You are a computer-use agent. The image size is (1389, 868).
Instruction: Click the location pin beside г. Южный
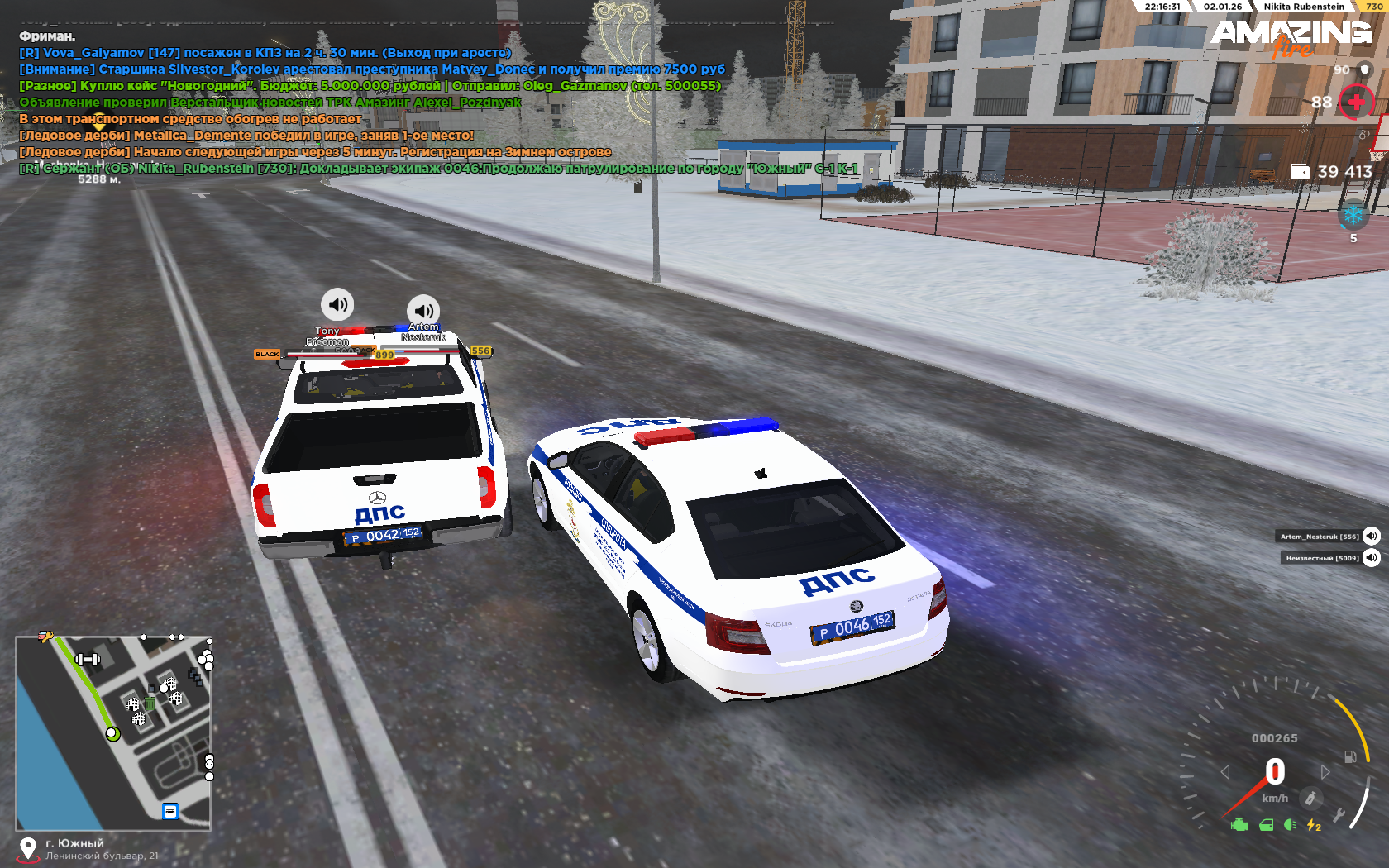coord(28,848)
